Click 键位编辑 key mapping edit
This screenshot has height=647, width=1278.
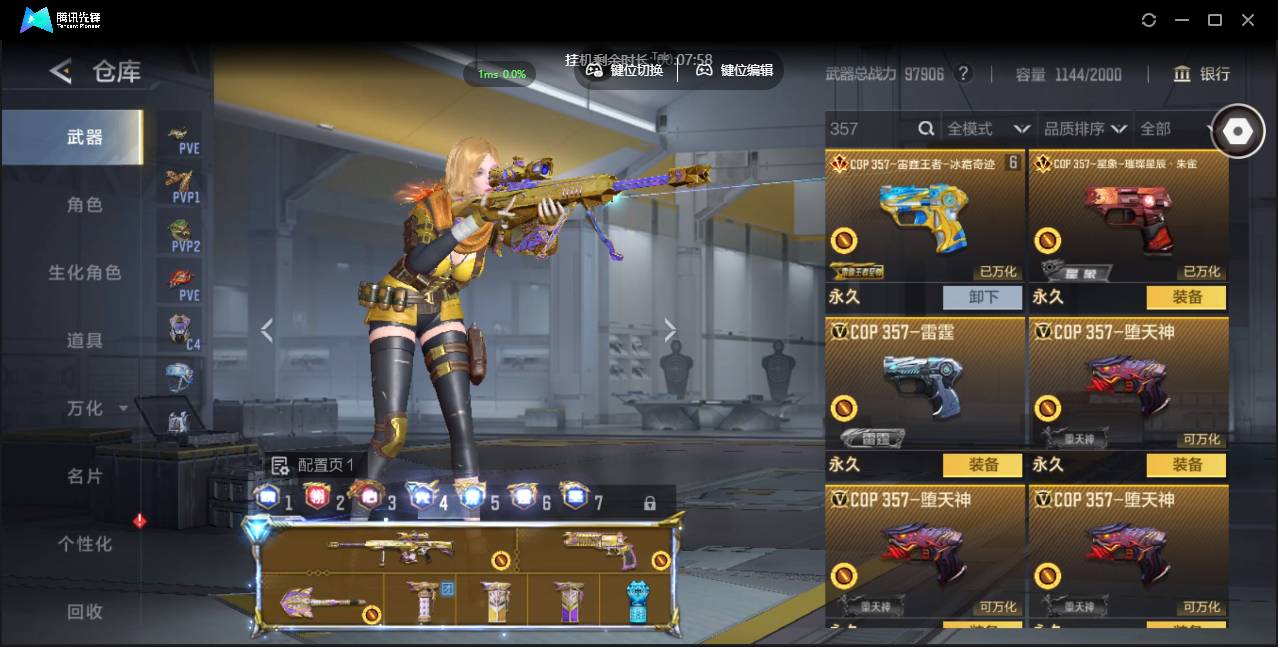(x=735, y=70)
